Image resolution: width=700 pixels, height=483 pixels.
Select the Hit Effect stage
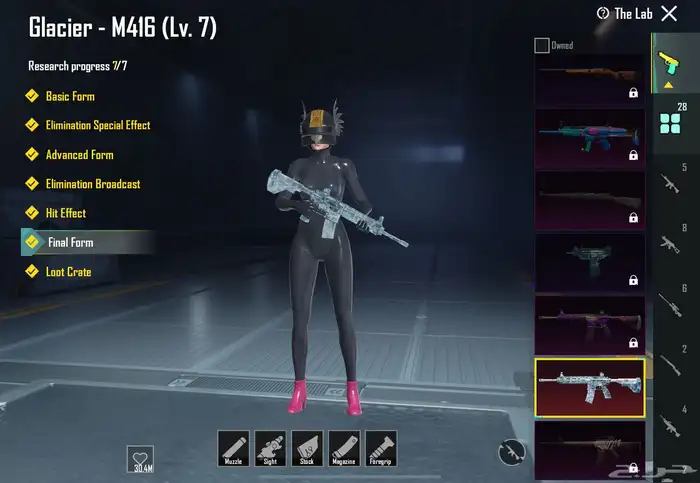(x=66, y=213)
